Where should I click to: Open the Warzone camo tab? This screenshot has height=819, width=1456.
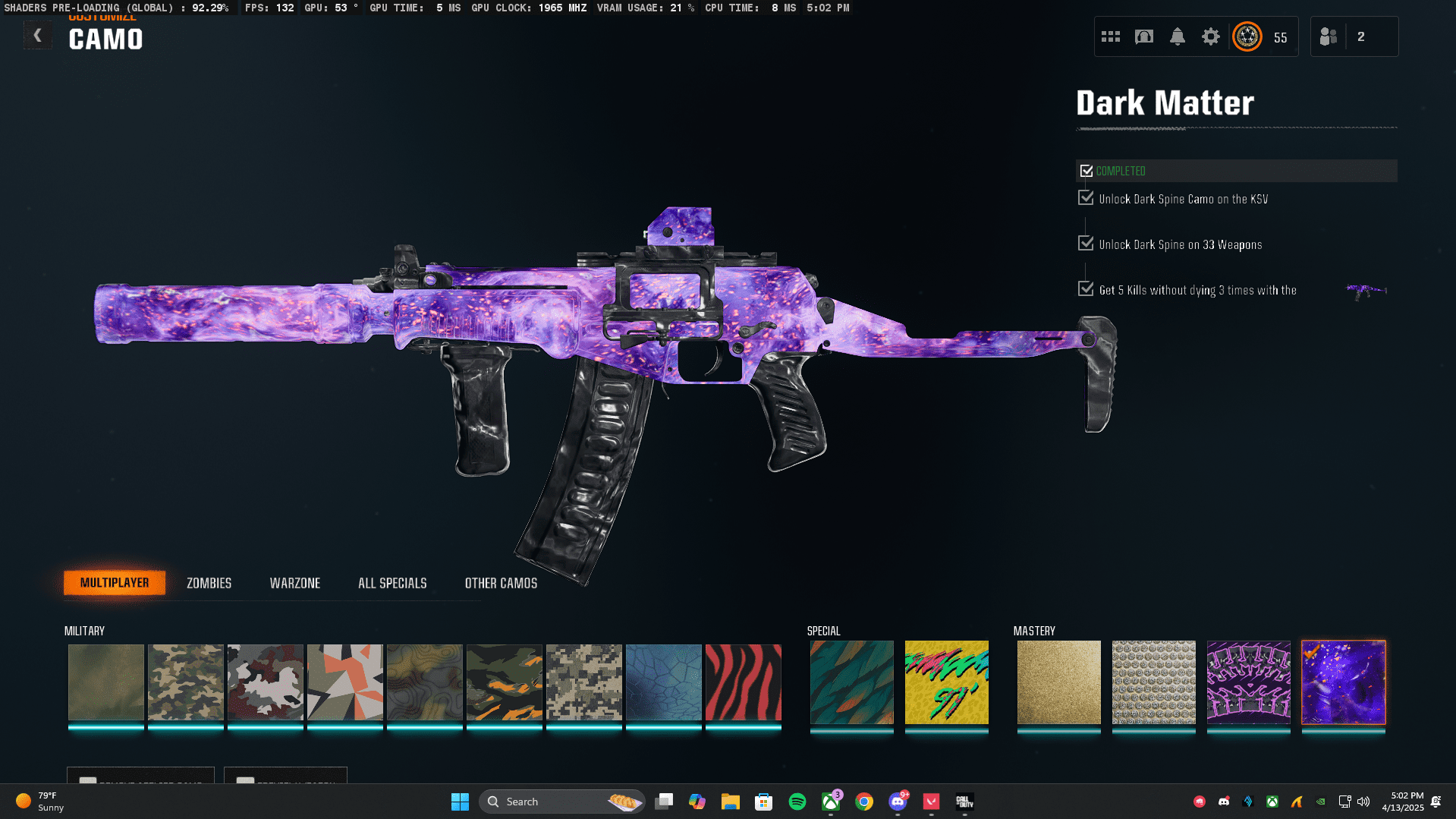click(x=294, y=583)
